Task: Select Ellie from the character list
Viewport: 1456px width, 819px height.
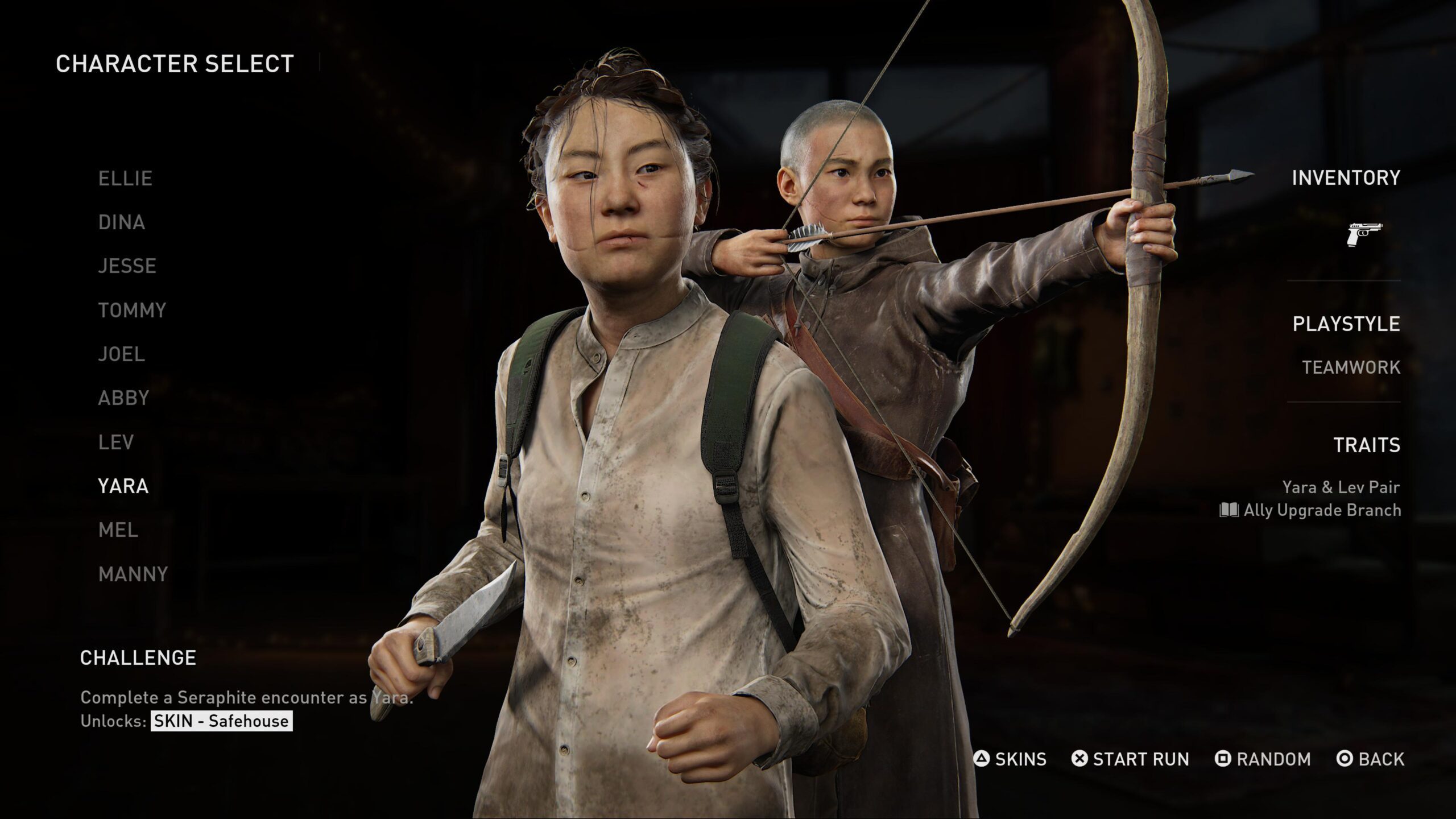Action: pyautogui.click(x=125, y=179)
